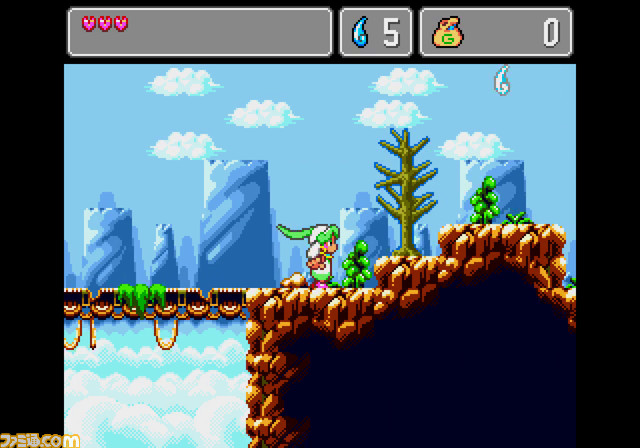Click the Famitsu.com watermark logo

[40, 438]
